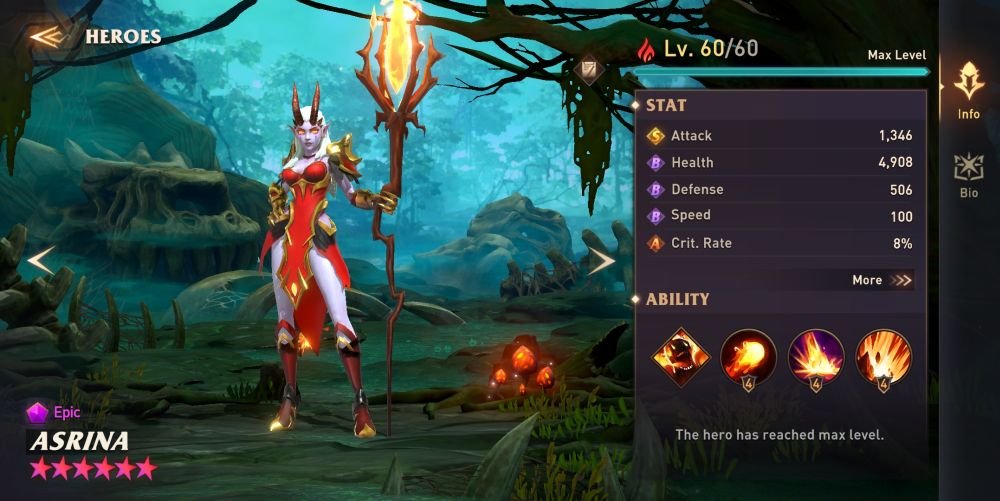Inspect the fiery eruption ability
Screen dimensions: 1000x501
[884, 356]
